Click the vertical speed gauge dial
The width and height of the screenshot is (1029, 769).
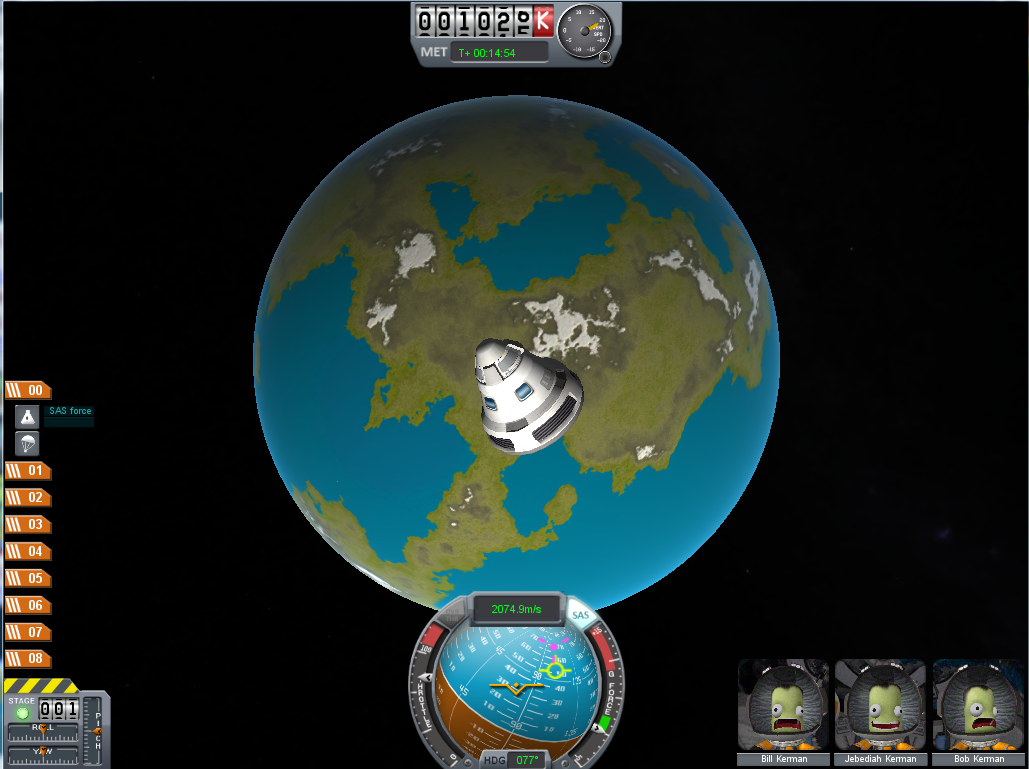tap(585, 30)
